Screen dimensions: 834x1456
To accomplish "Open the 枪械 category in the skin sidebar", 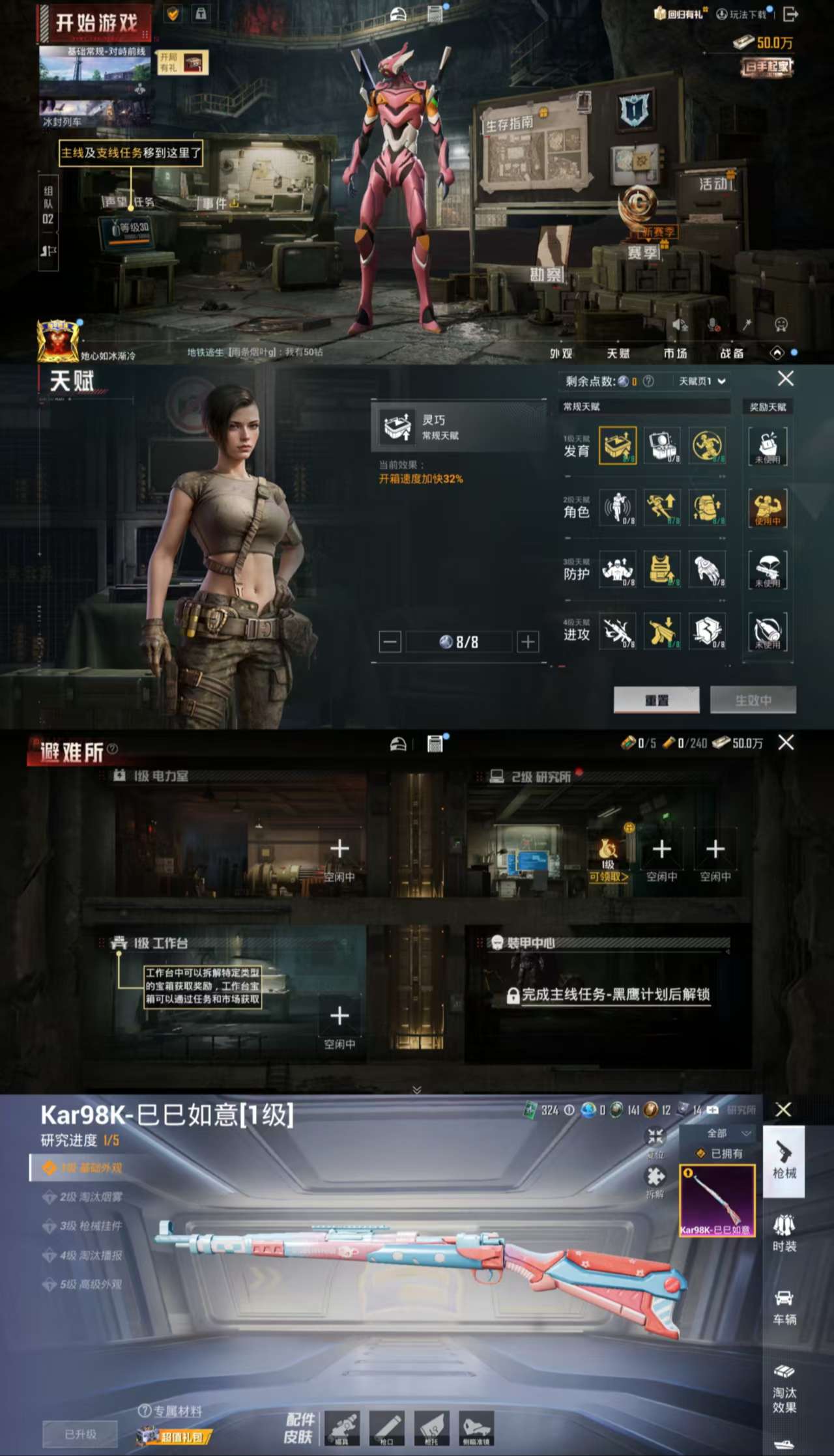I will pos(786,1163).
